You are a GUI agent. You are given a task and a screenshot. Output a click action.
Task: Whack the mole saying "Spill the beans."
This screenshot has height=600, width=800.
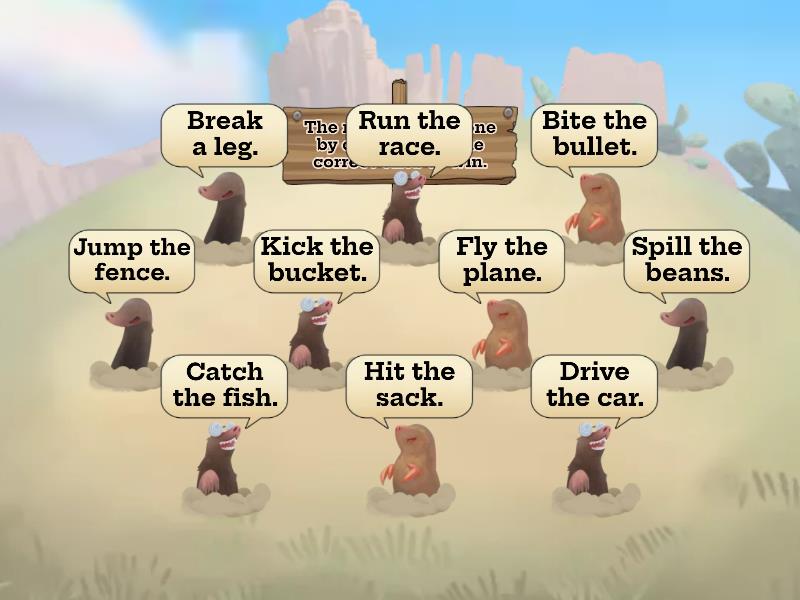(686, 333)
